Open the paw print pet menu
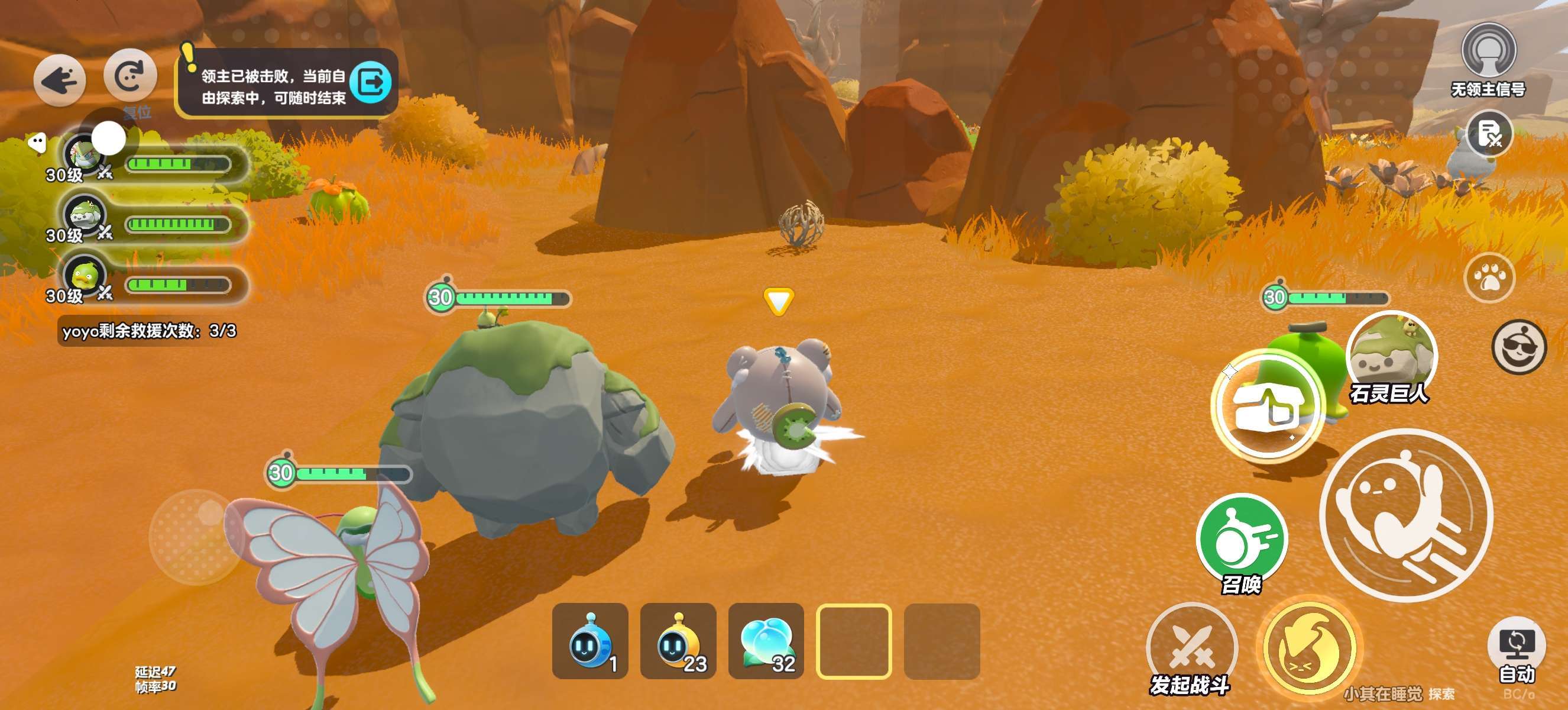Image resolution: width=1568 pixels, height=710 pixels. pyautogui.click(x=1489, y=277)
